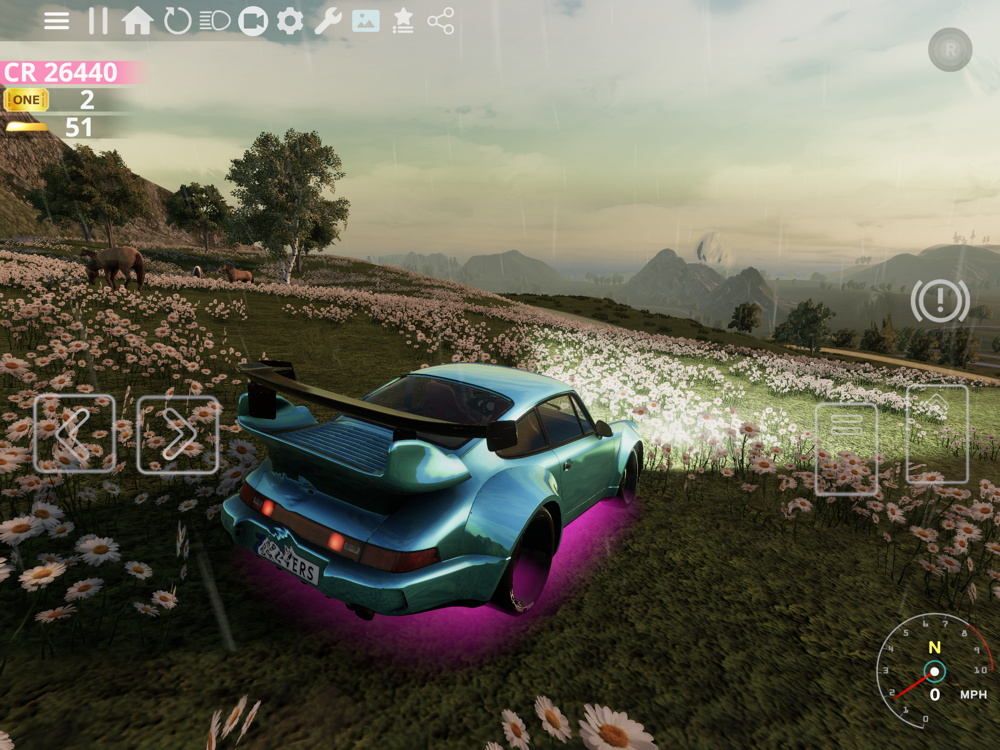Tap the round R button

click(x=950, y=49)
